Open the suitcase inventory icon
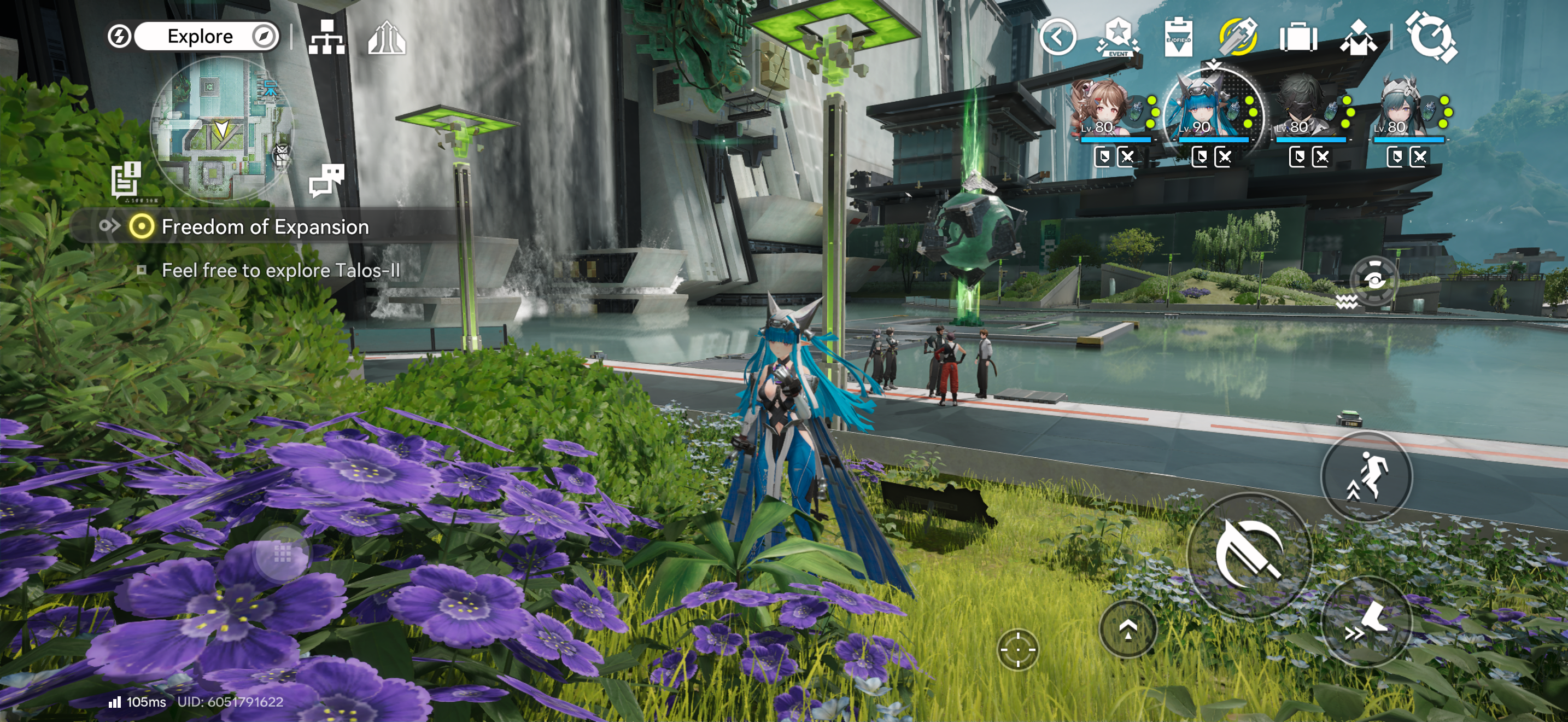The image size is (1568, 722). [x=1298, y=38]
